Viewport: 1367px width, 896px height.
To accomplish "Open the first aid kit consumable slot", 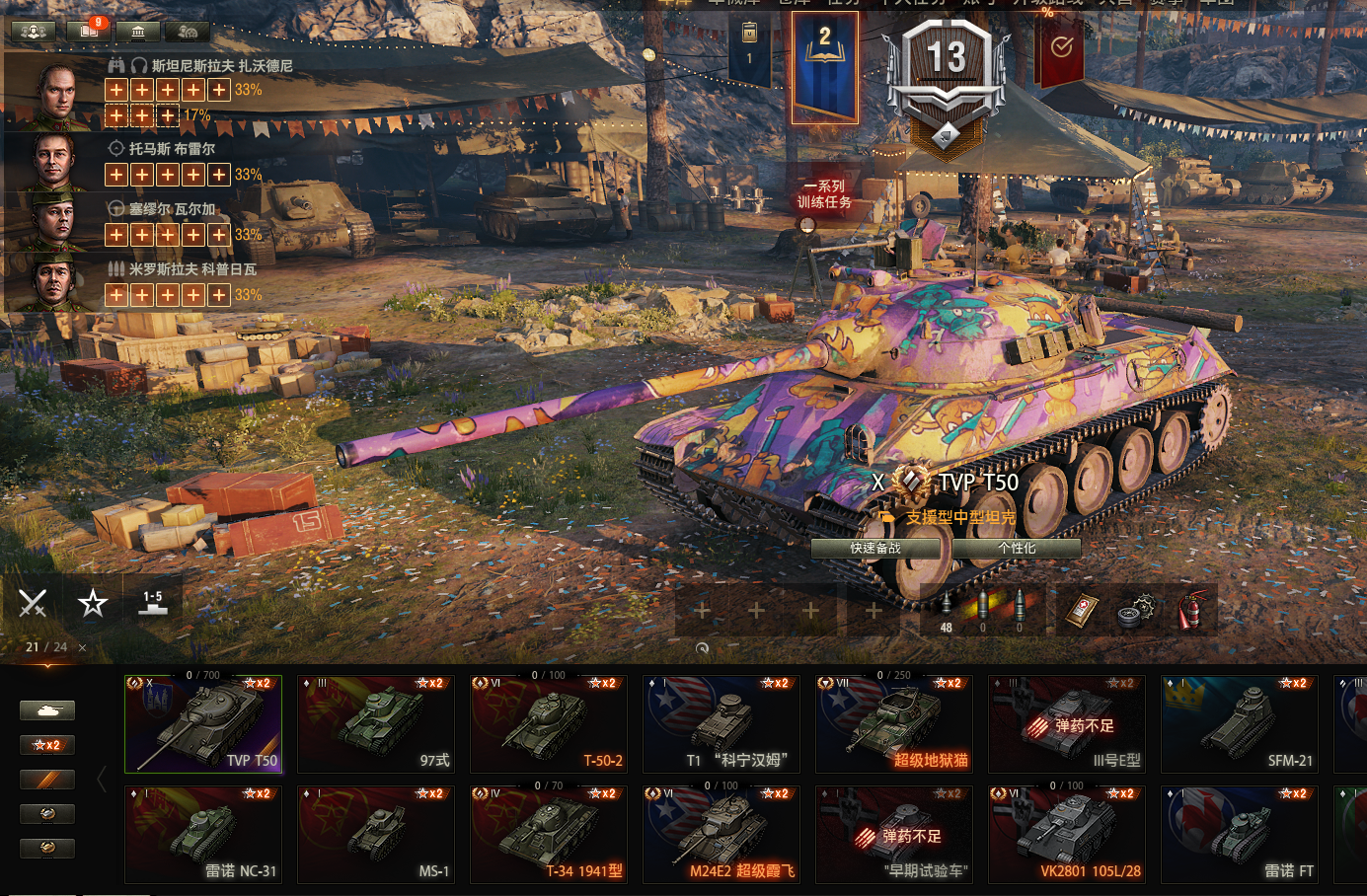I will [x=1082, y=611].
